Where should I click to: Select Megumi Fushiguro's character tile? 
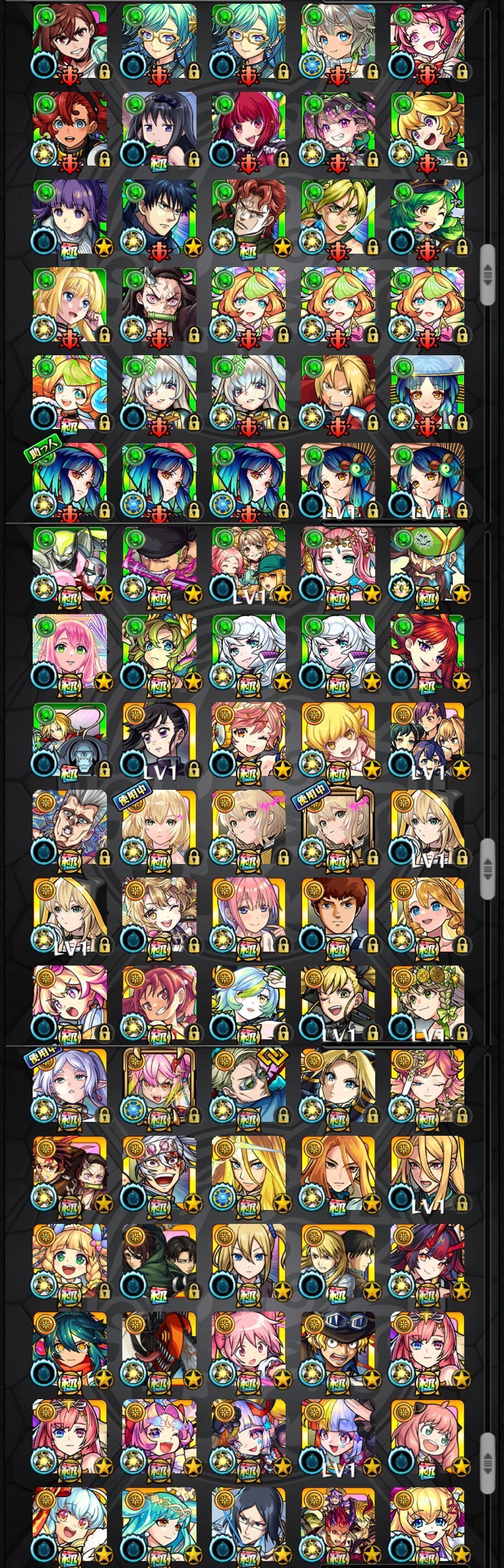pos(159,217)
